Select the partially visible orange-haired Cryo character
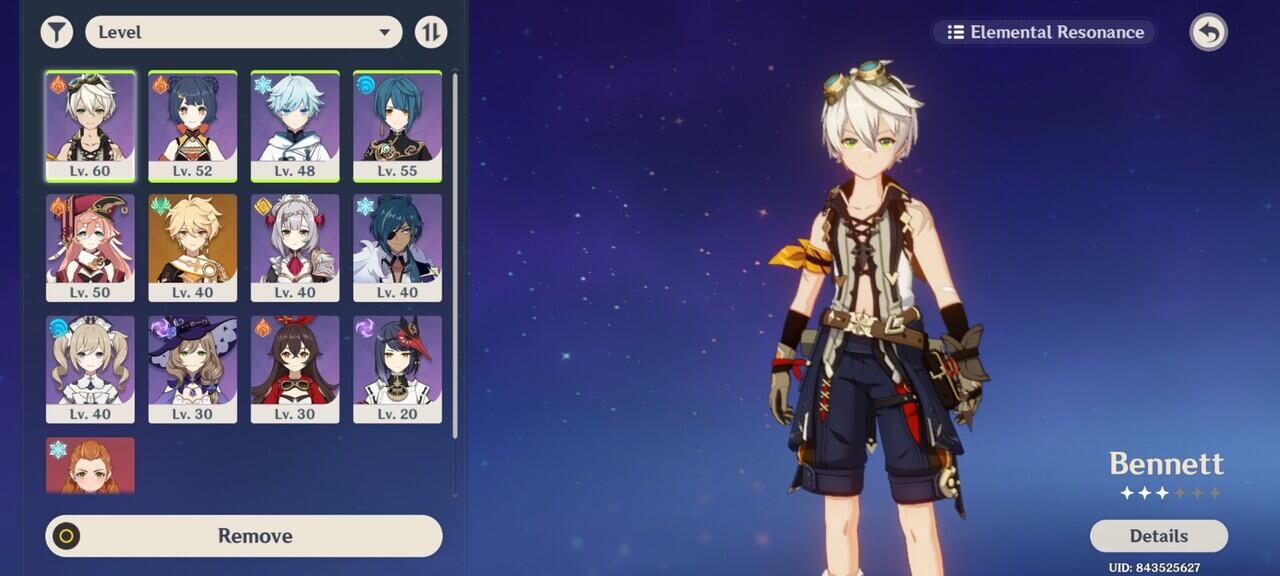The width and height of the screenshot is (1280, 576). [x=90, y=466]
